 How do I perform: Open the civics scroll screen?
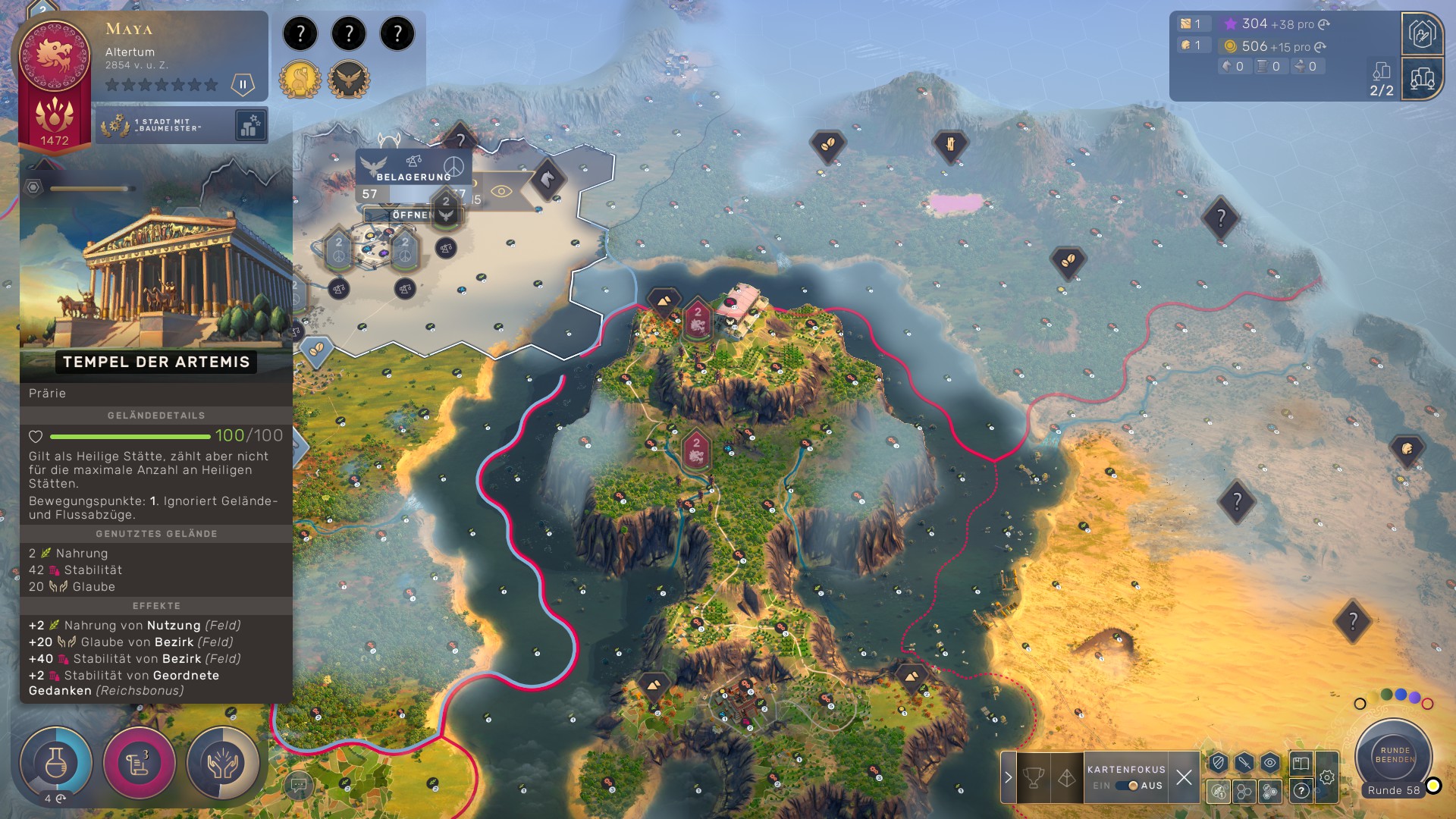140,762
